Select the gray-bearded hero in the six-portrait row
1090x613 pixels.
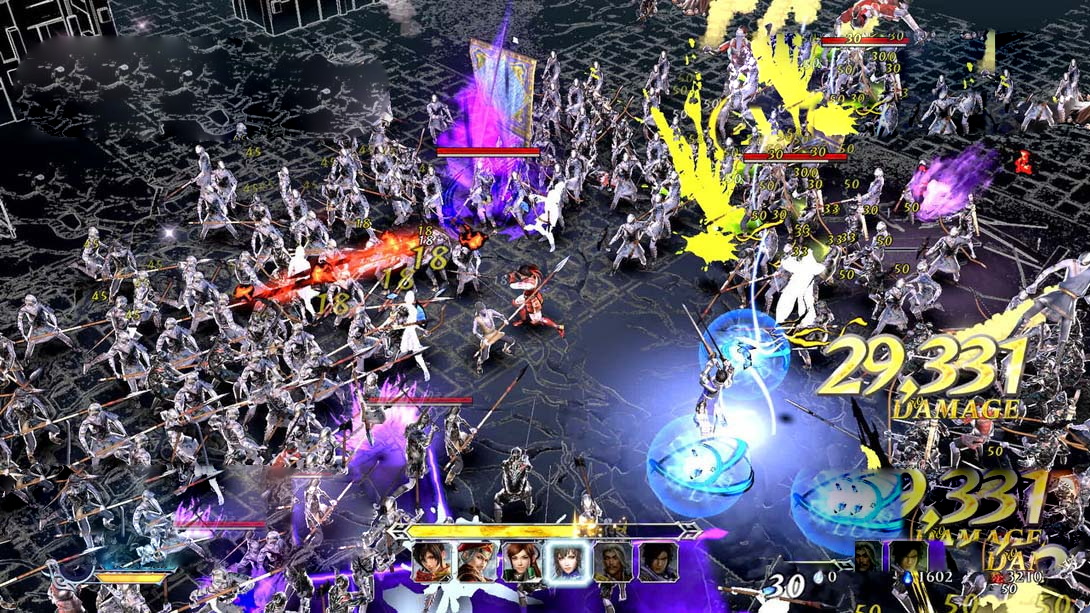[x=612, y=562]
